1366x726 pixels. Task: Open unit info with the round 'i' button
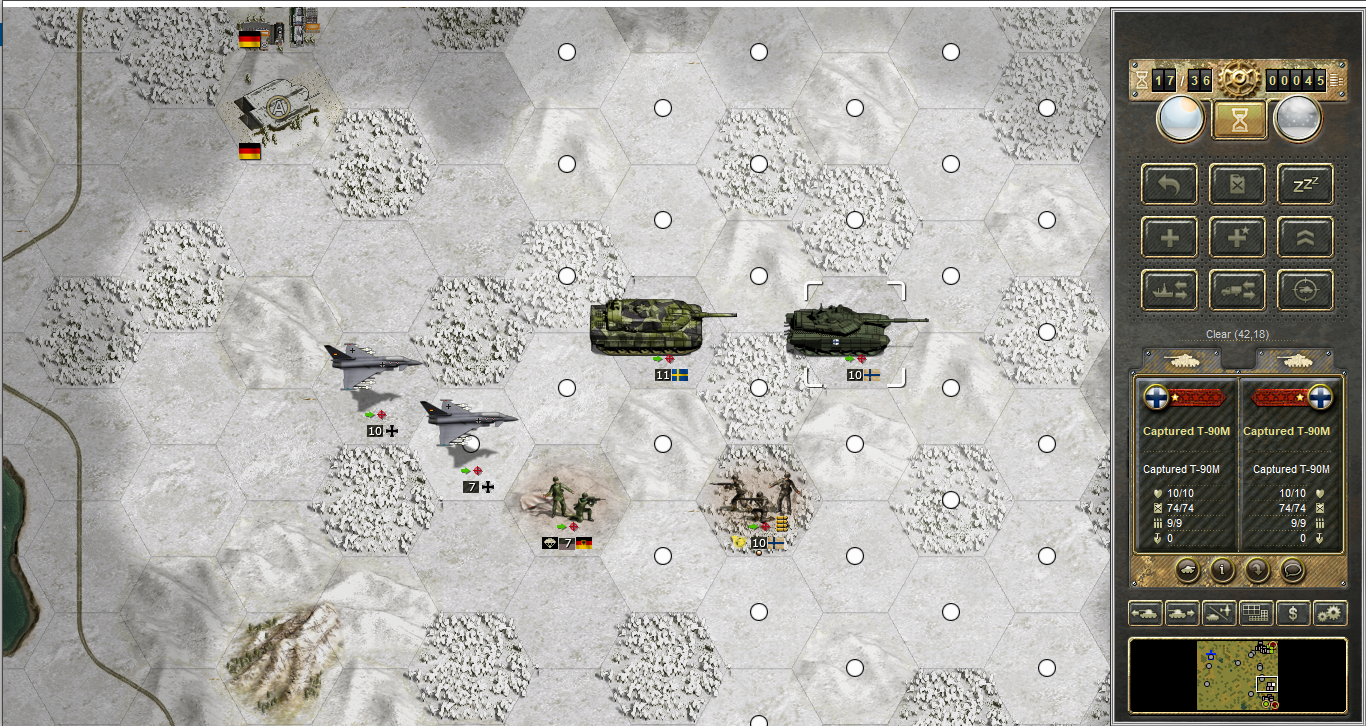click(1221, 570)
